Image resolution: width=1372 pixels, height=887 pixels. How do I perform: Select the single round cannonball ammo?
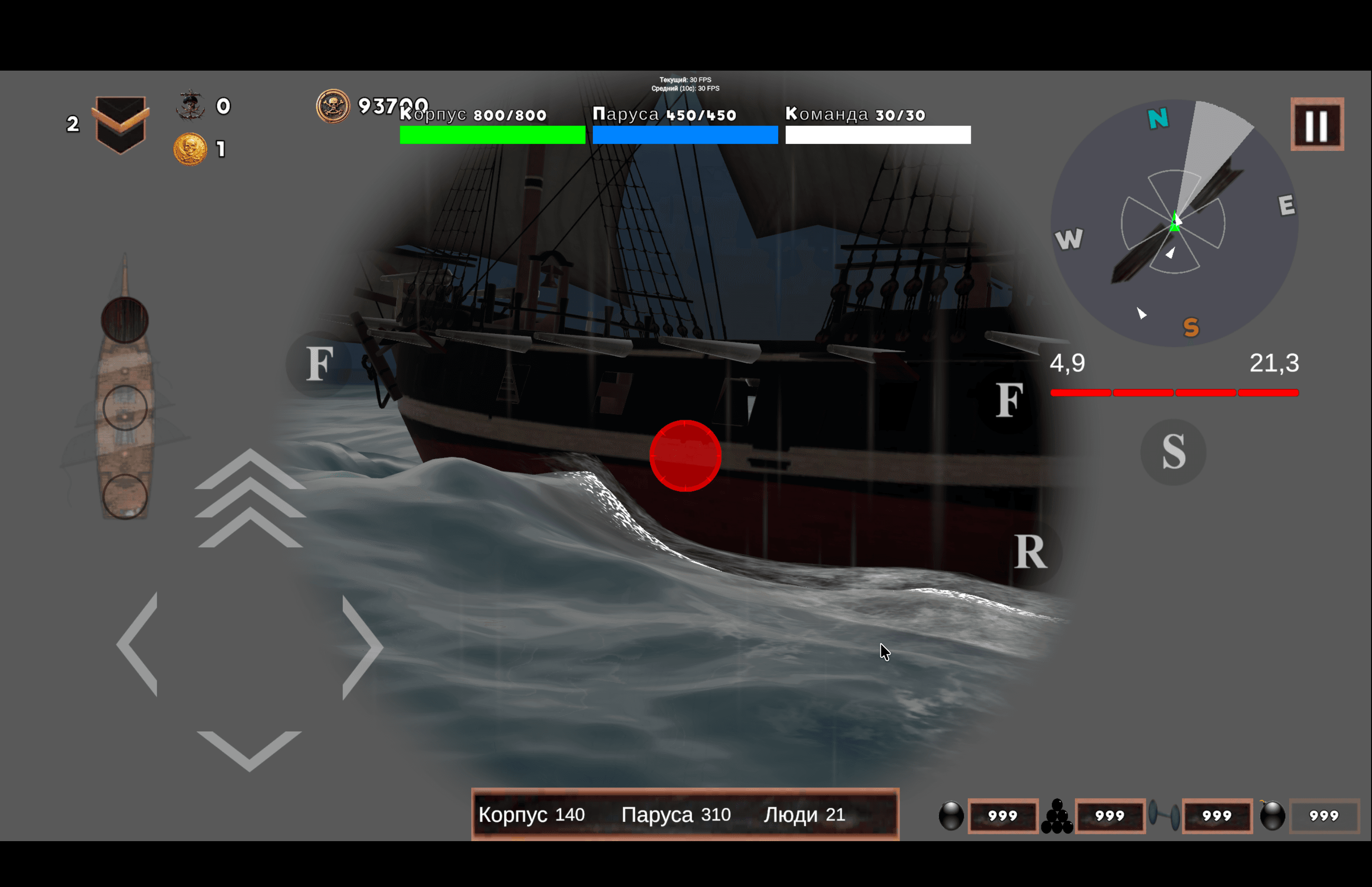tap(951, 816)
